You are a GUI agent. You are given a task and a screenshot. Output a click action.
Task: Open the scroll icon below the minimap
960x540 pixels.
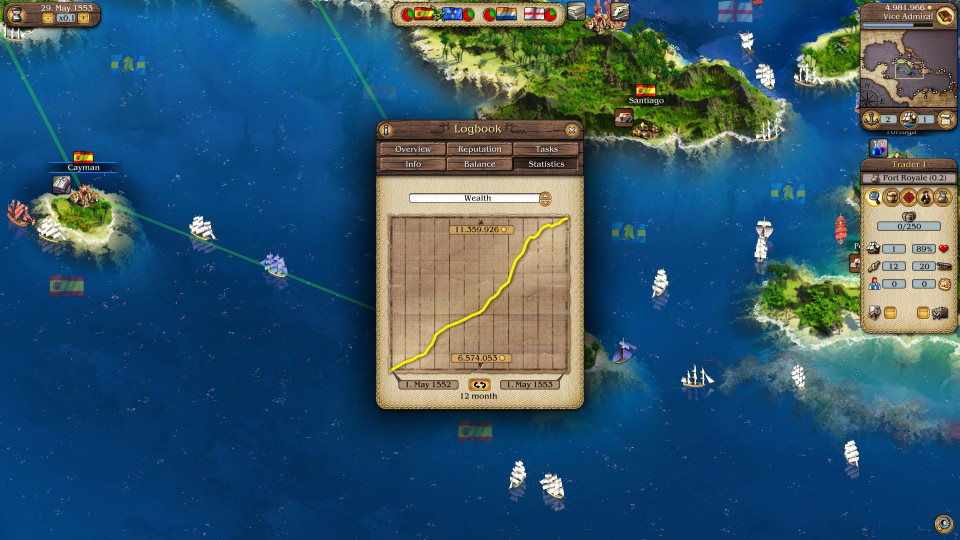tap(947, 120)
